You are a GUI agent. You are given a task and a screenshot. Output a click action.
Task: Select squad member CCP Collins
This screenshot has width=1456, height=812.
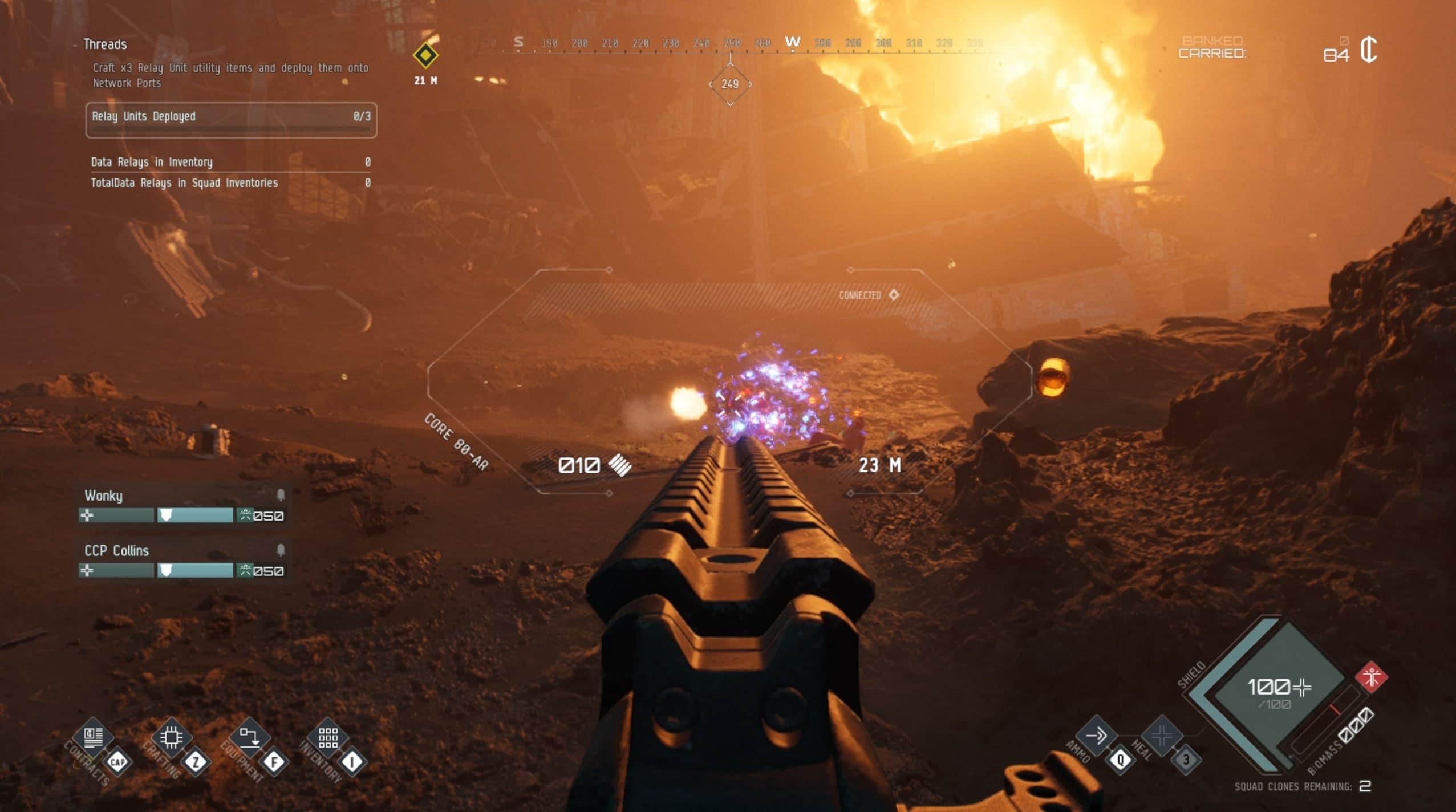pos(116,550)
